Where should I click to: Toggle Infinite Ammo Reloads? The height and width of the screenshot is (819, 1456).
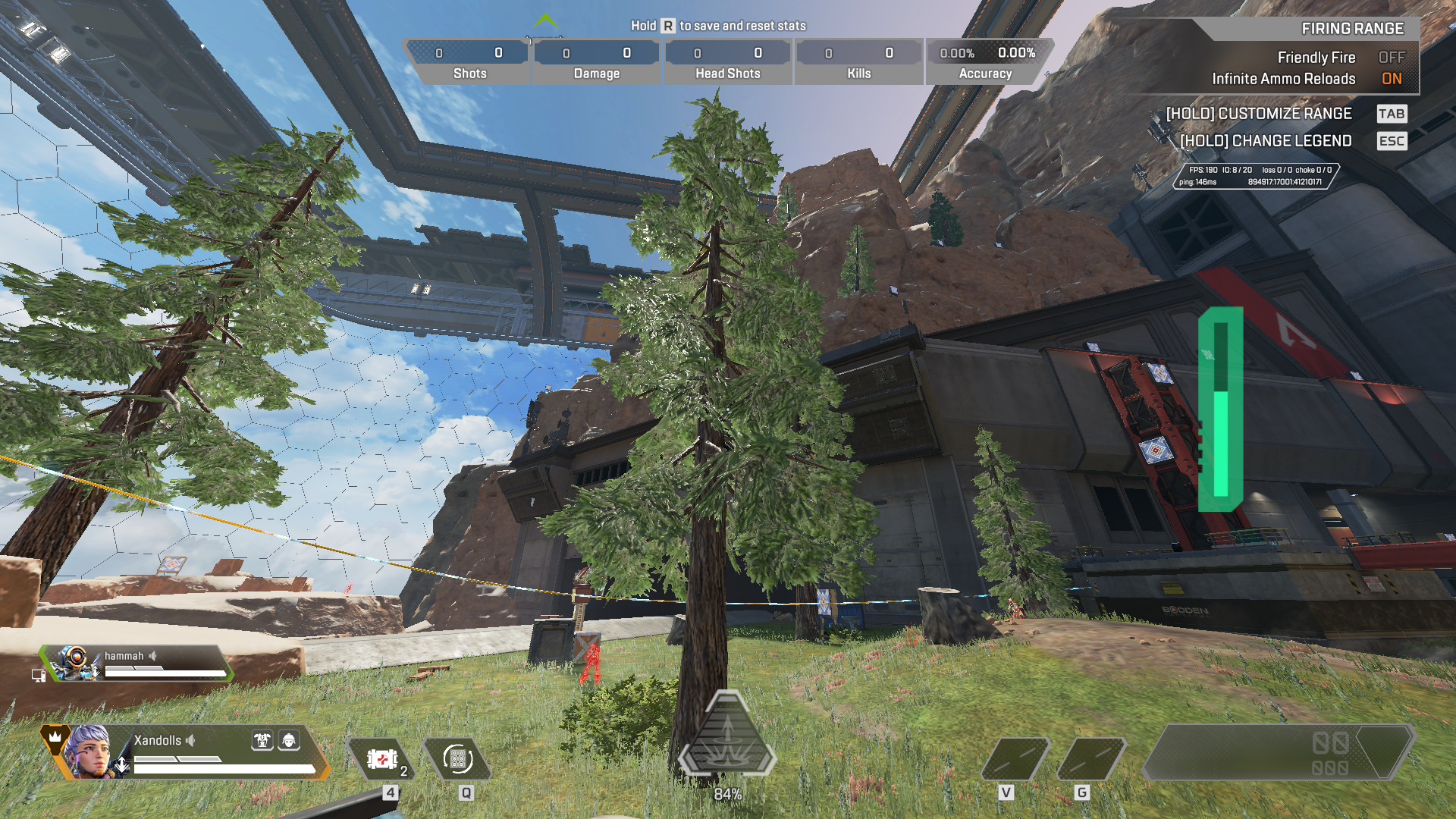pyautogui.click(x=1391, y=79)
